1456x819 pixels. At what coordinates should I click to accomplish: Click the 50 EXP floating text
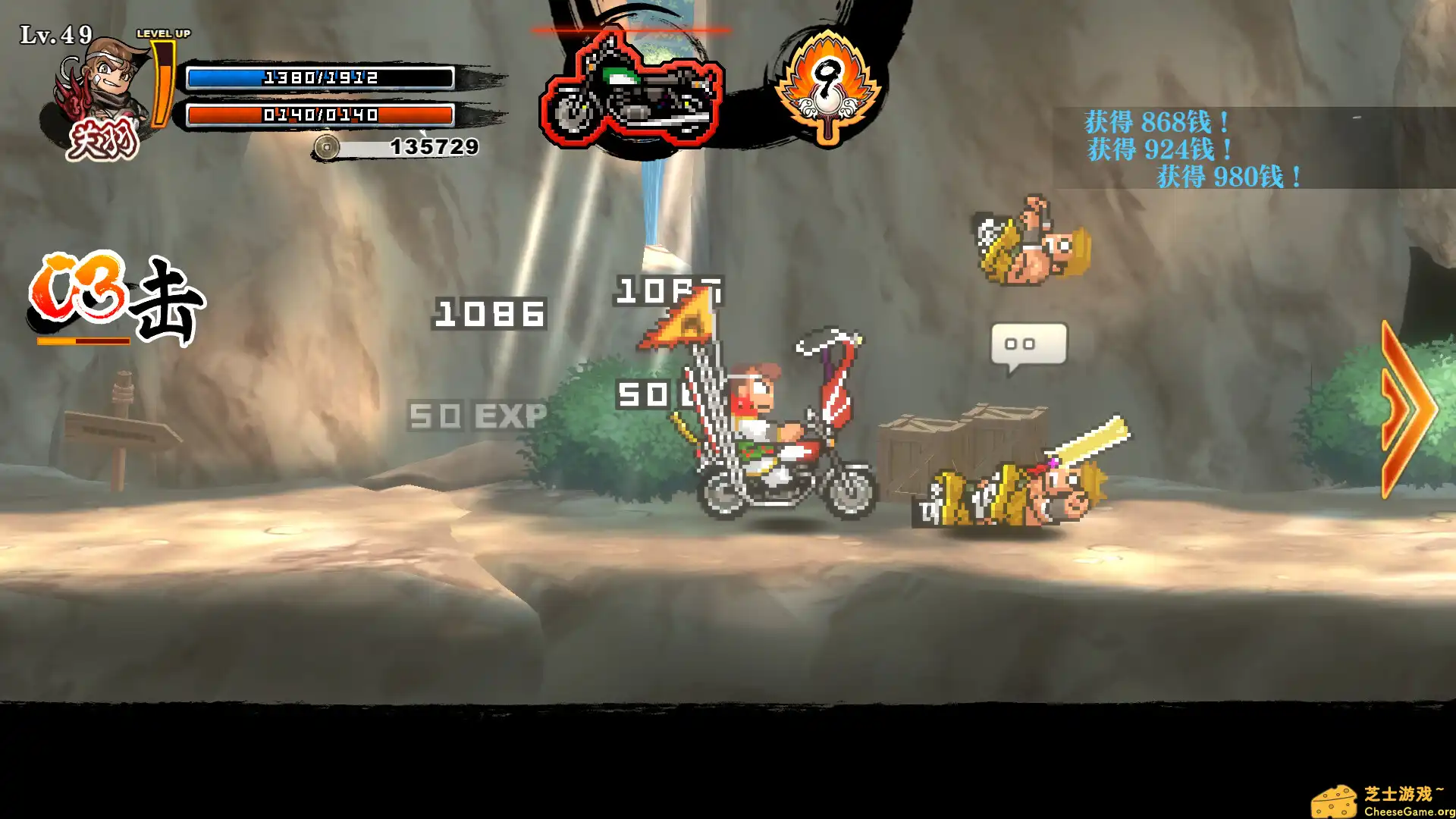477,416
